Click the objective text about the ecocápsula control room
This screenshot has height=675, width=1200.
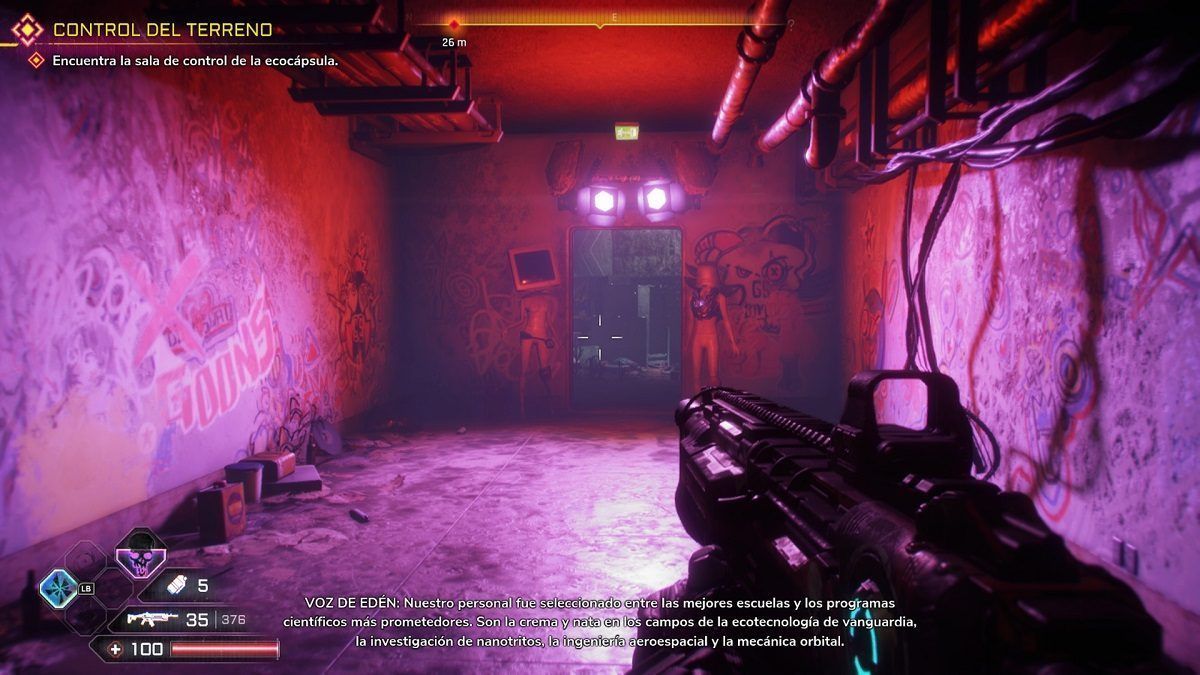coord(195,60)
